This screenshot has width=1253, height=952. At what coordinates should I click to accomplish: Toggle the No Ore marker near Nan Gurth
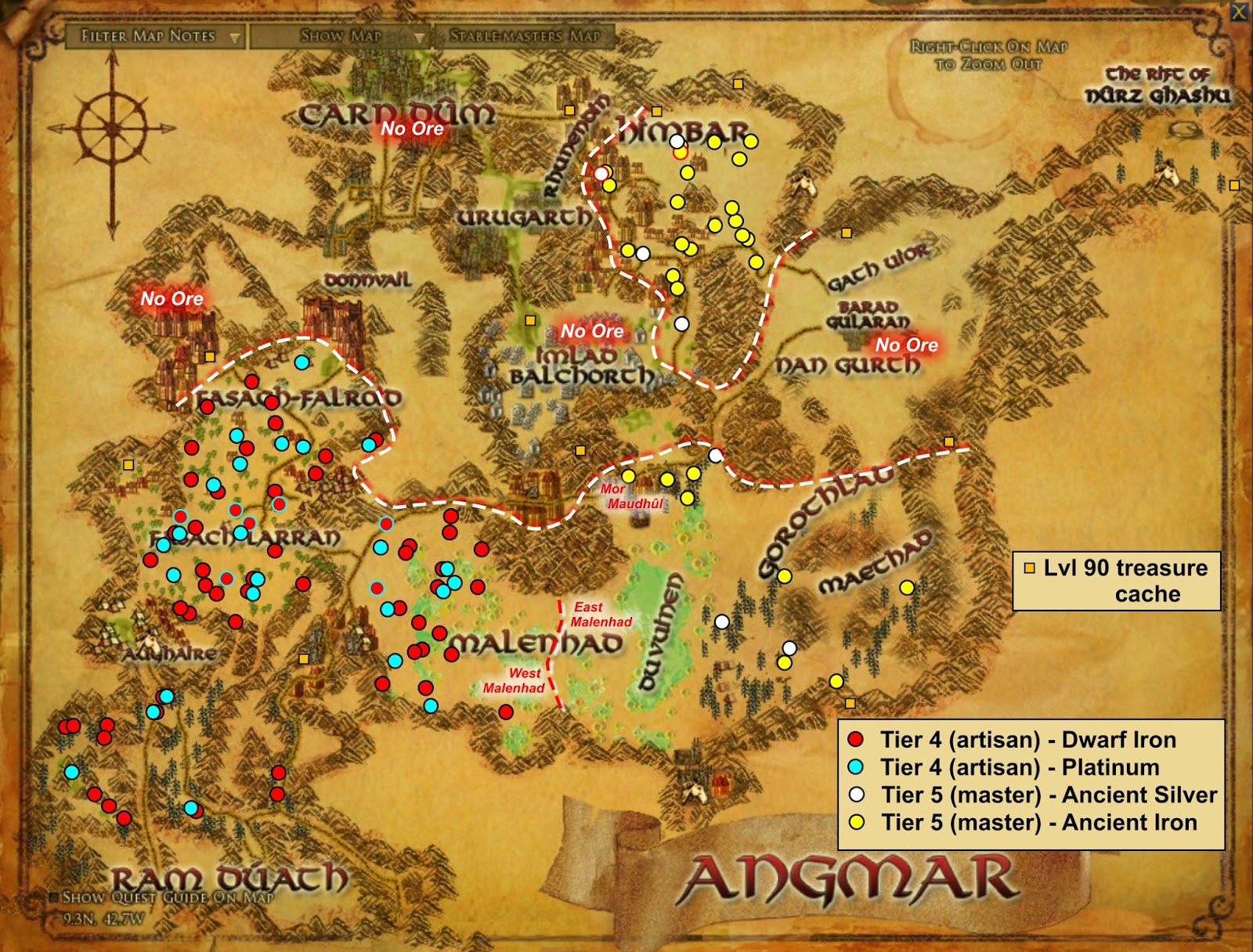click(x=908, y=343)
